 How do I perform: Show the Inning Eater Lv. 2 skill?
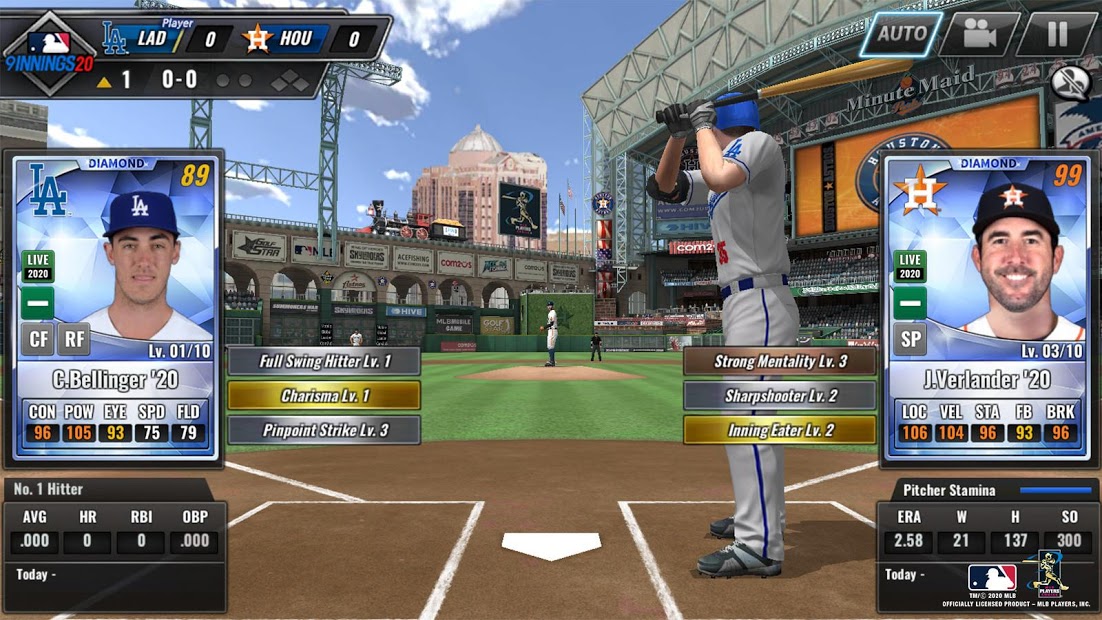coord(780,431)
